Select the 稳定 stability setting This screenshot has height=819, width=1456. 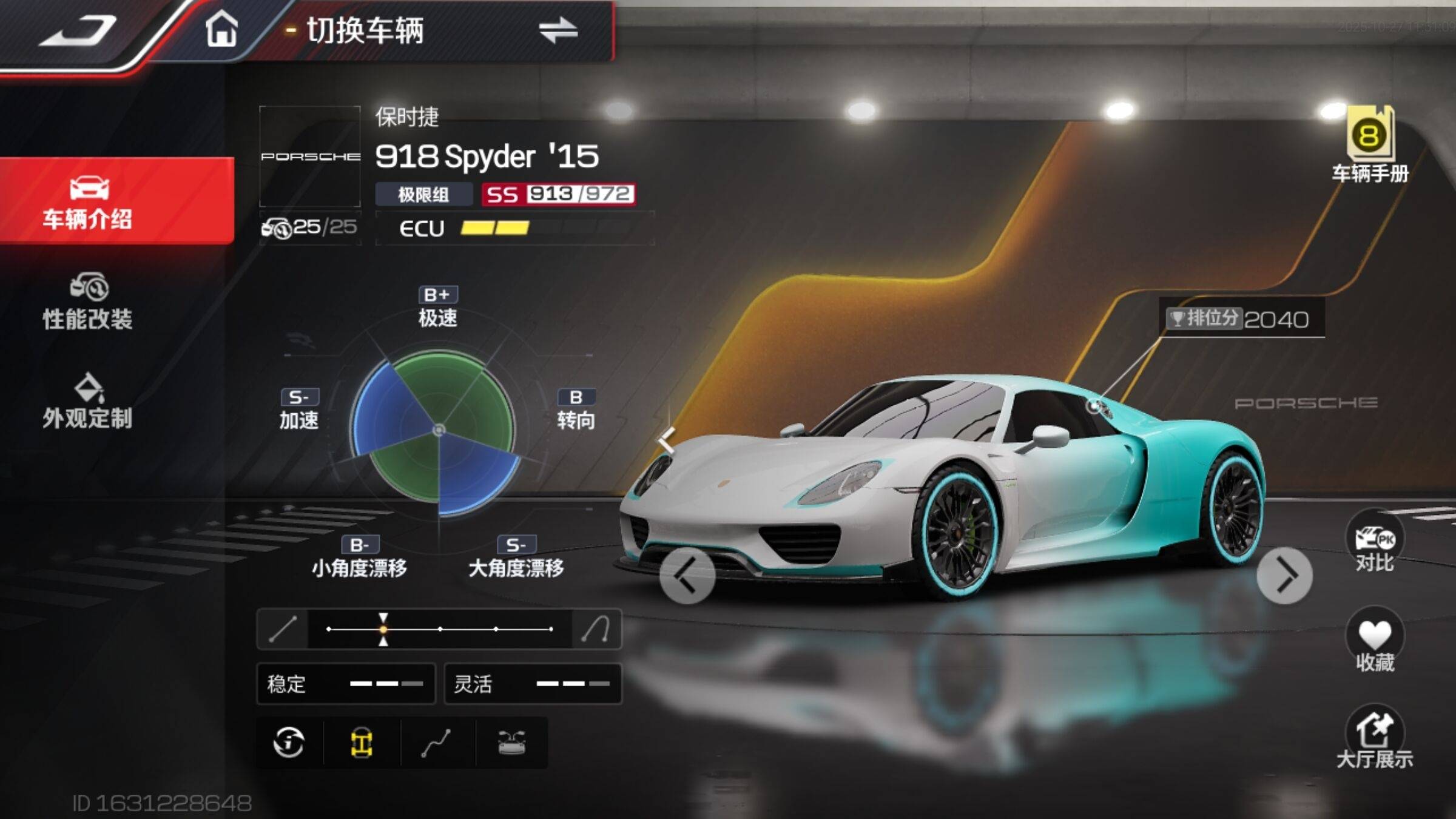pyautogui.click(x=346, y=684)
